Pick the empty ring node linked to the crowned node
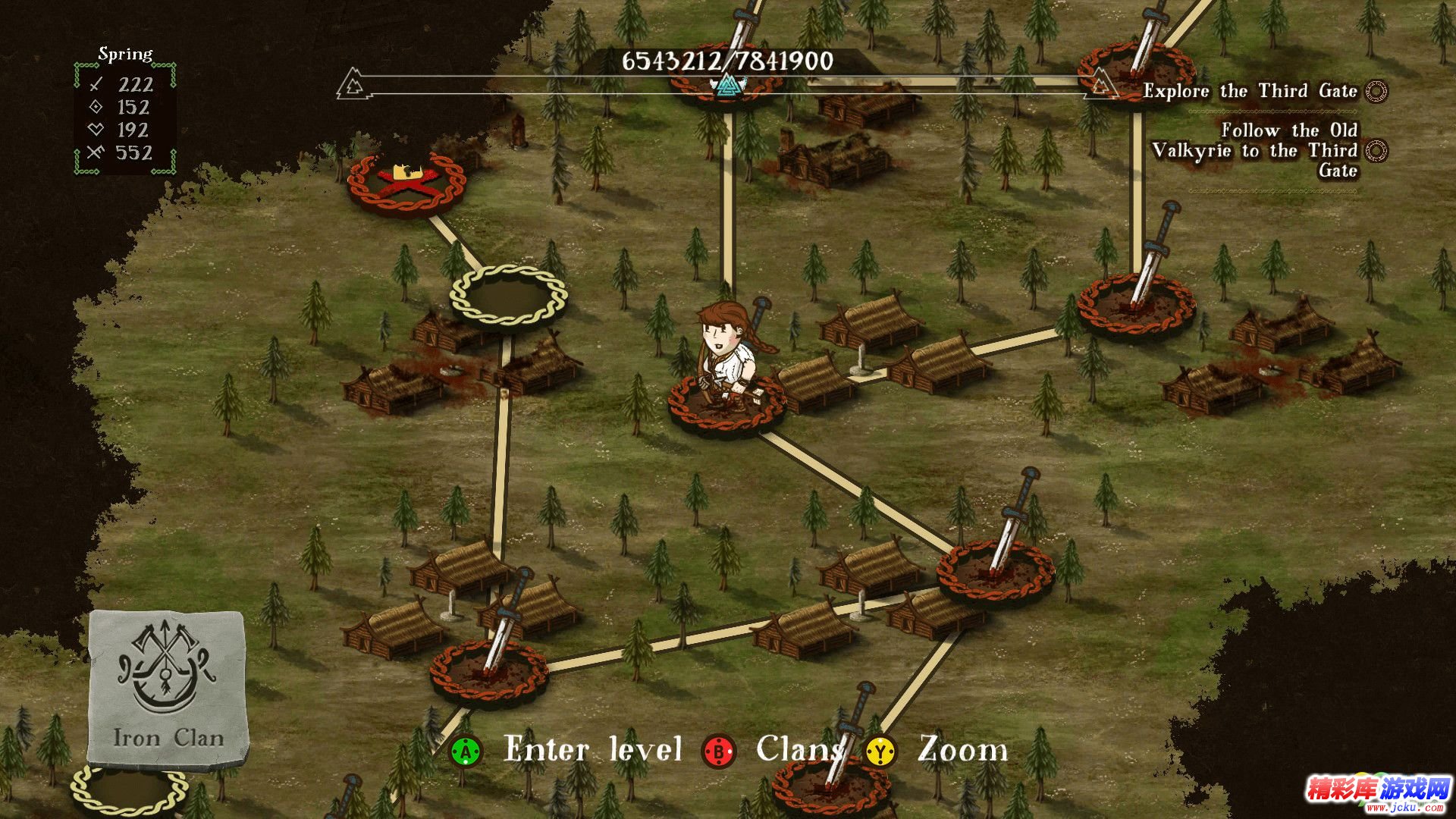The height and width of the screenshot is (819, 1456). [508, 297]
